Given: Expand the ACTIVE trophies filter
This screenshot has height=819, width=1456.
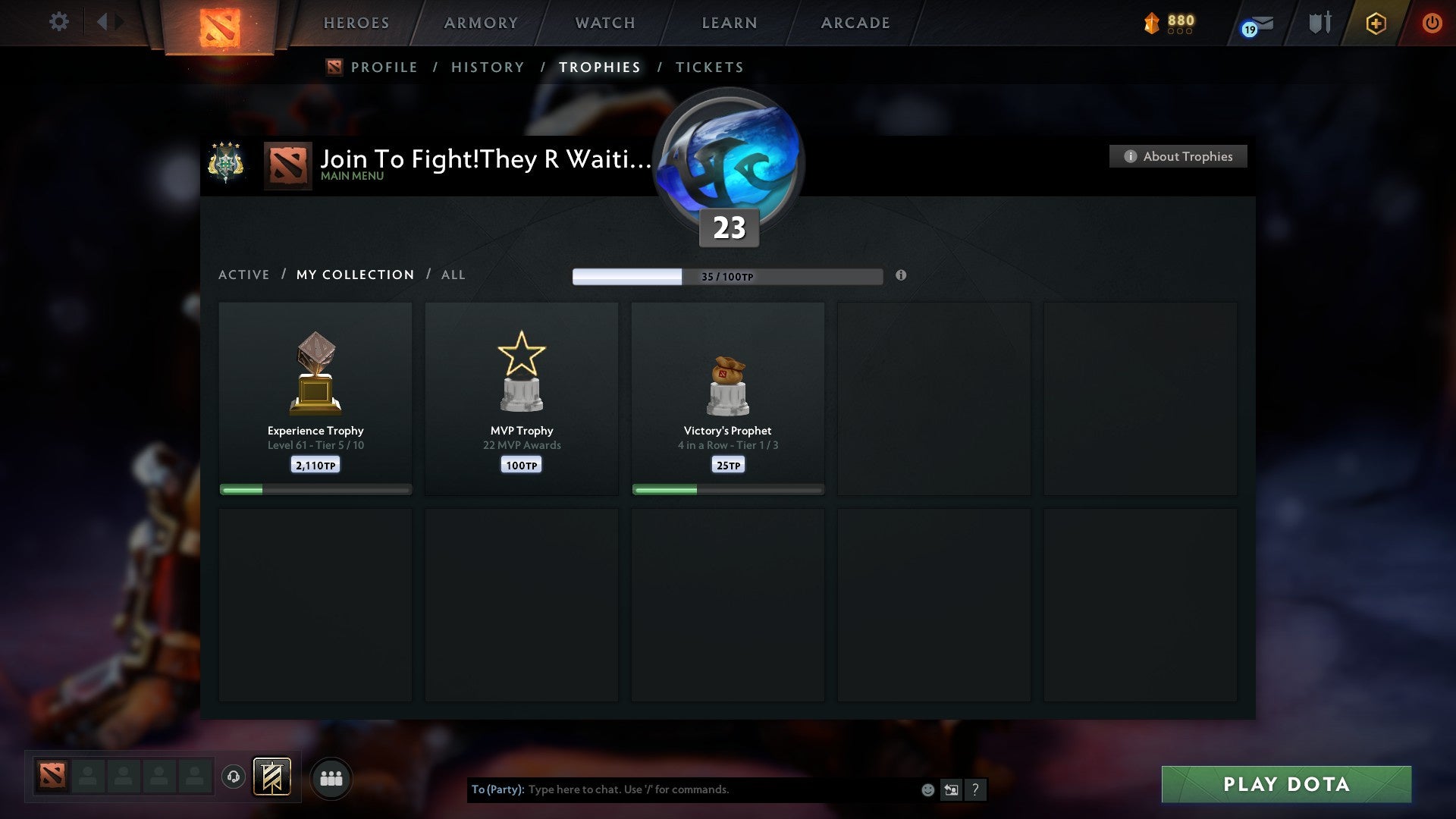Looking at the screenshot, I should point(244,275).
